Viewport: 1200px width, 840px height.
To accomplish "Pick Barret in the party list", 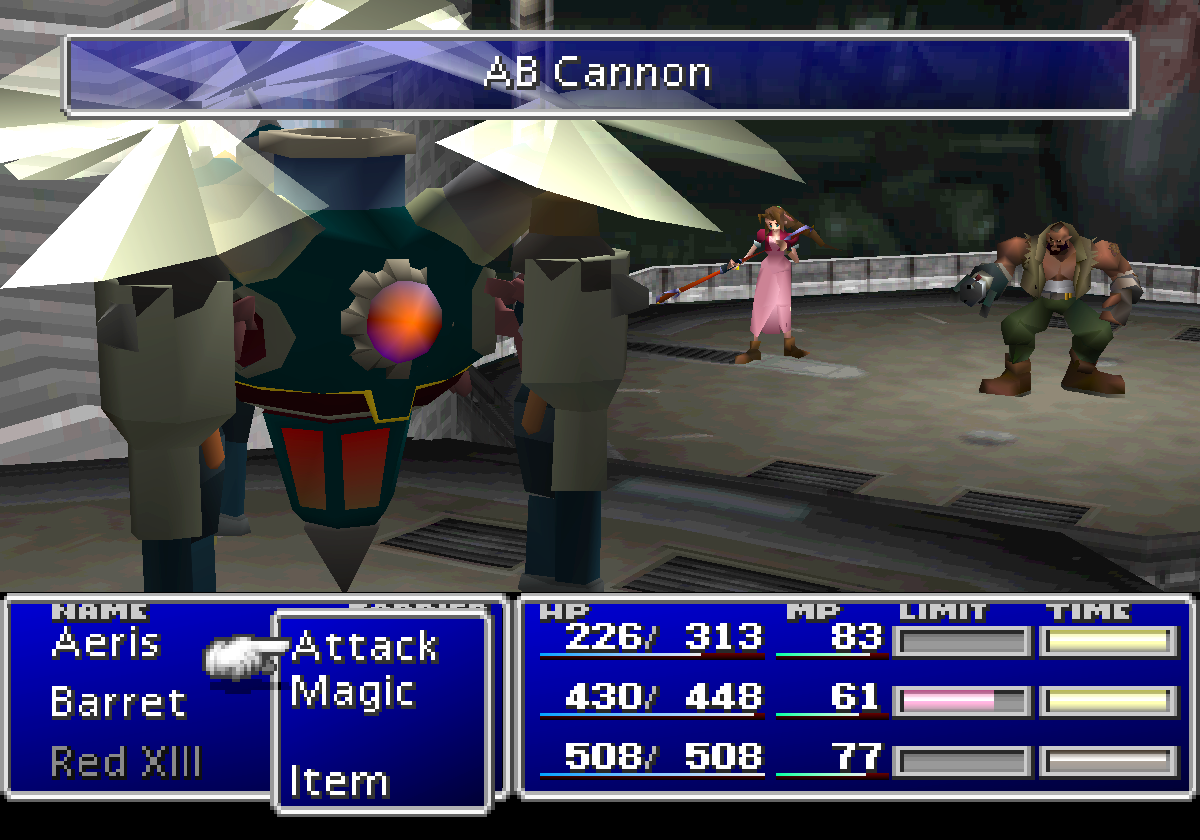I will point(118,702).
